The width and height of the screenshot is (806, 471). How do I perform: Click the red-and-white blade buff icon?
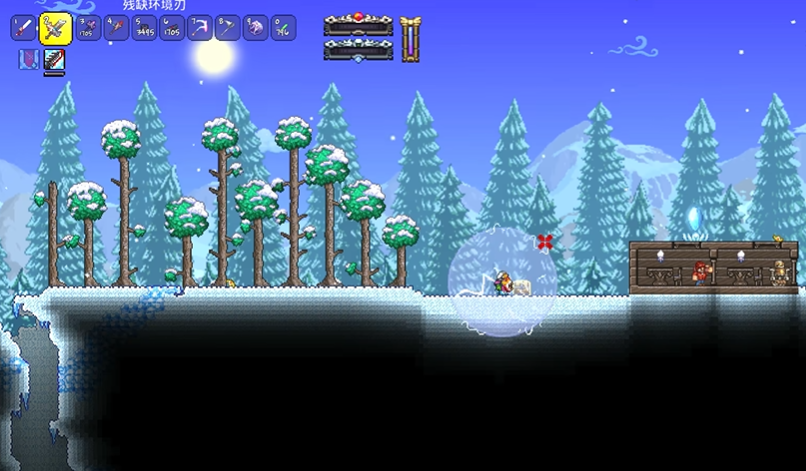[x=54, y=60]
